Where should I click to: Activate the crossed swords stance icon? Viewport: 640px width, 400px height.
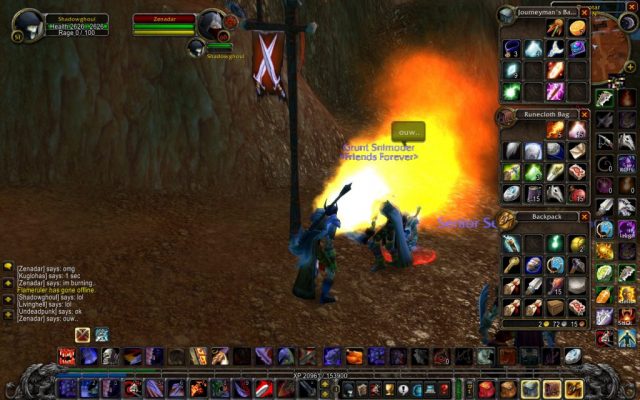tap(82, 335)
